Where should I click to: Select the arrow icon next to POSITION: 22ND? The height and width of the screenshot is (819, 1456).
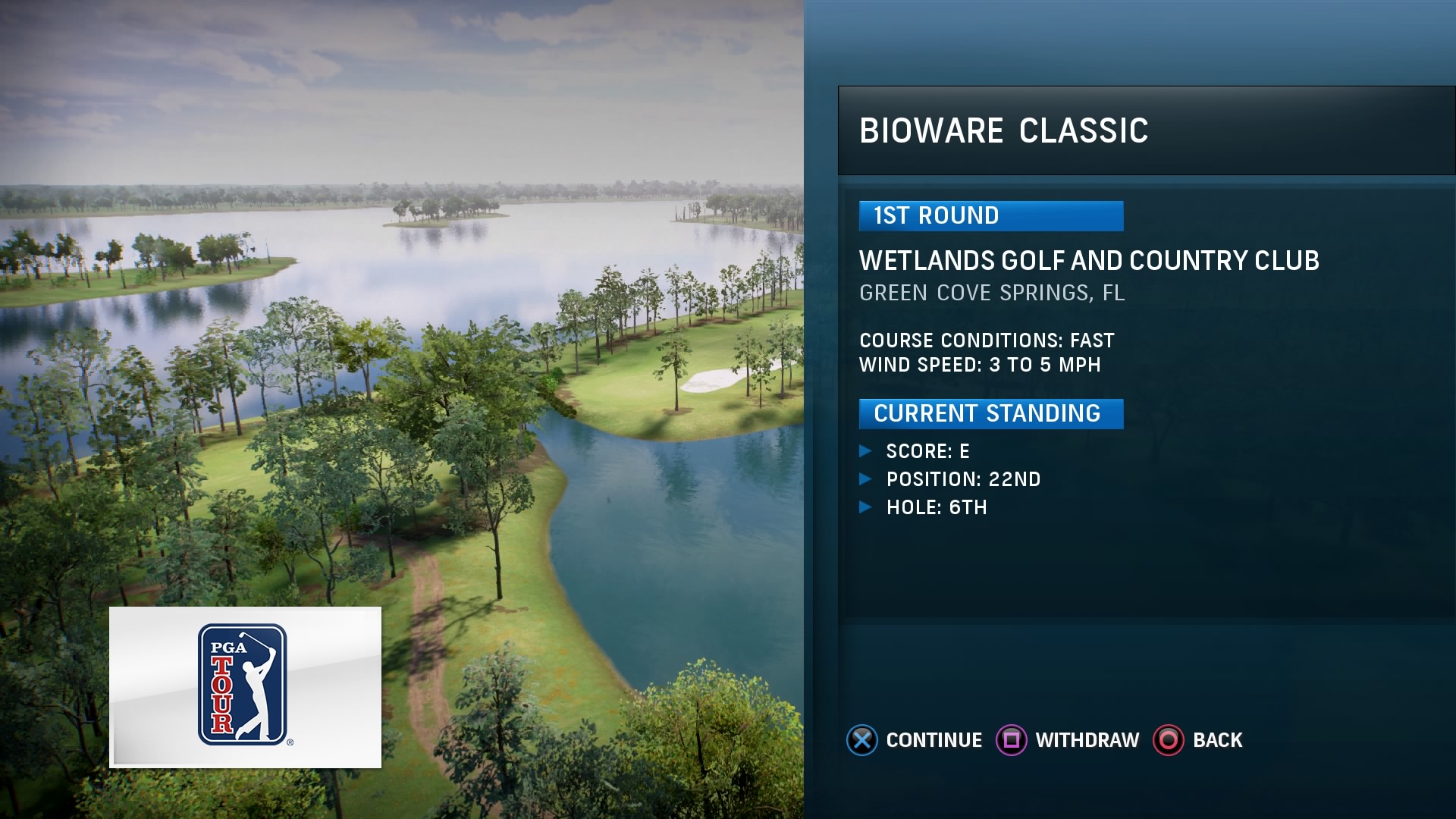tap(867, 479)
